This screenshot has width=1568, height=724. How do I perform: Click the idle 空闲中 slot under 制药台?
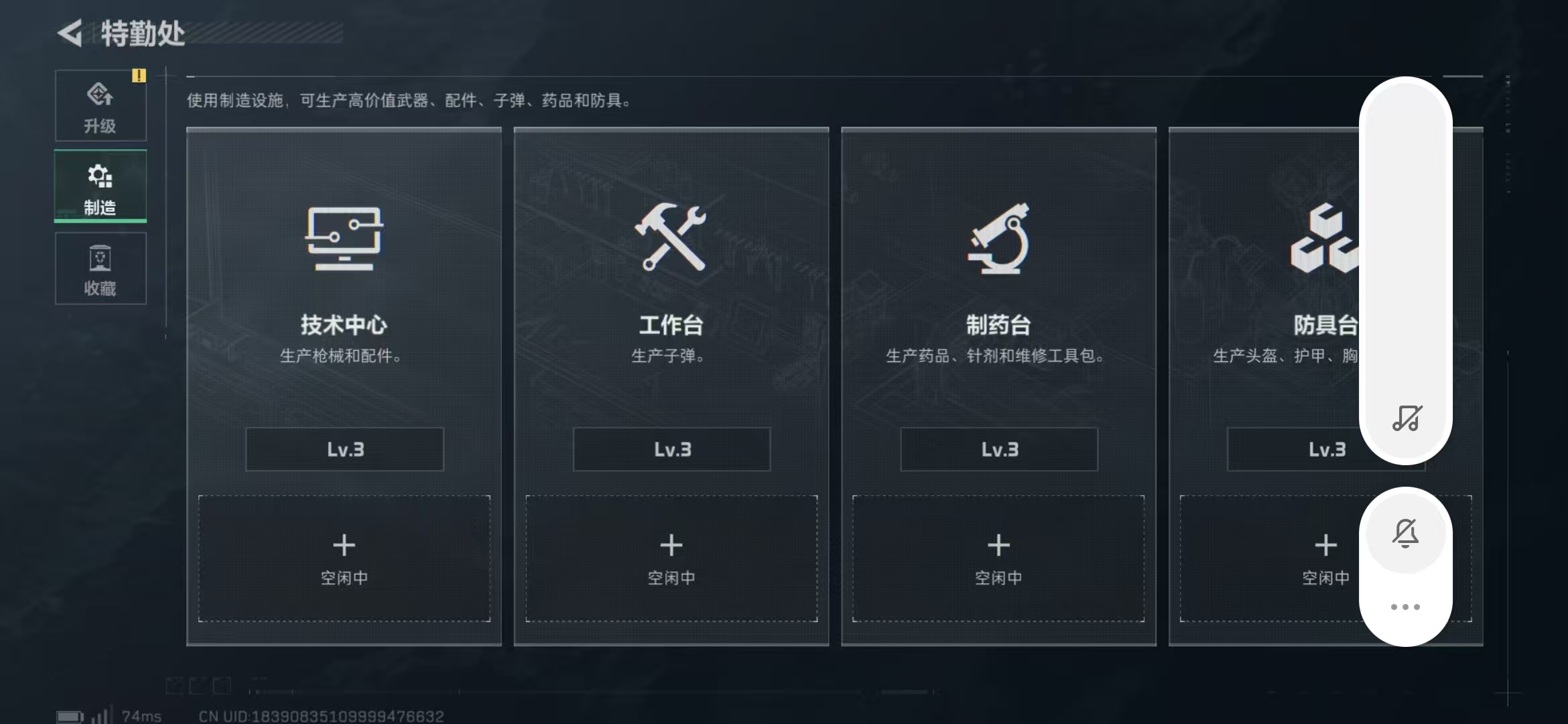998,559
